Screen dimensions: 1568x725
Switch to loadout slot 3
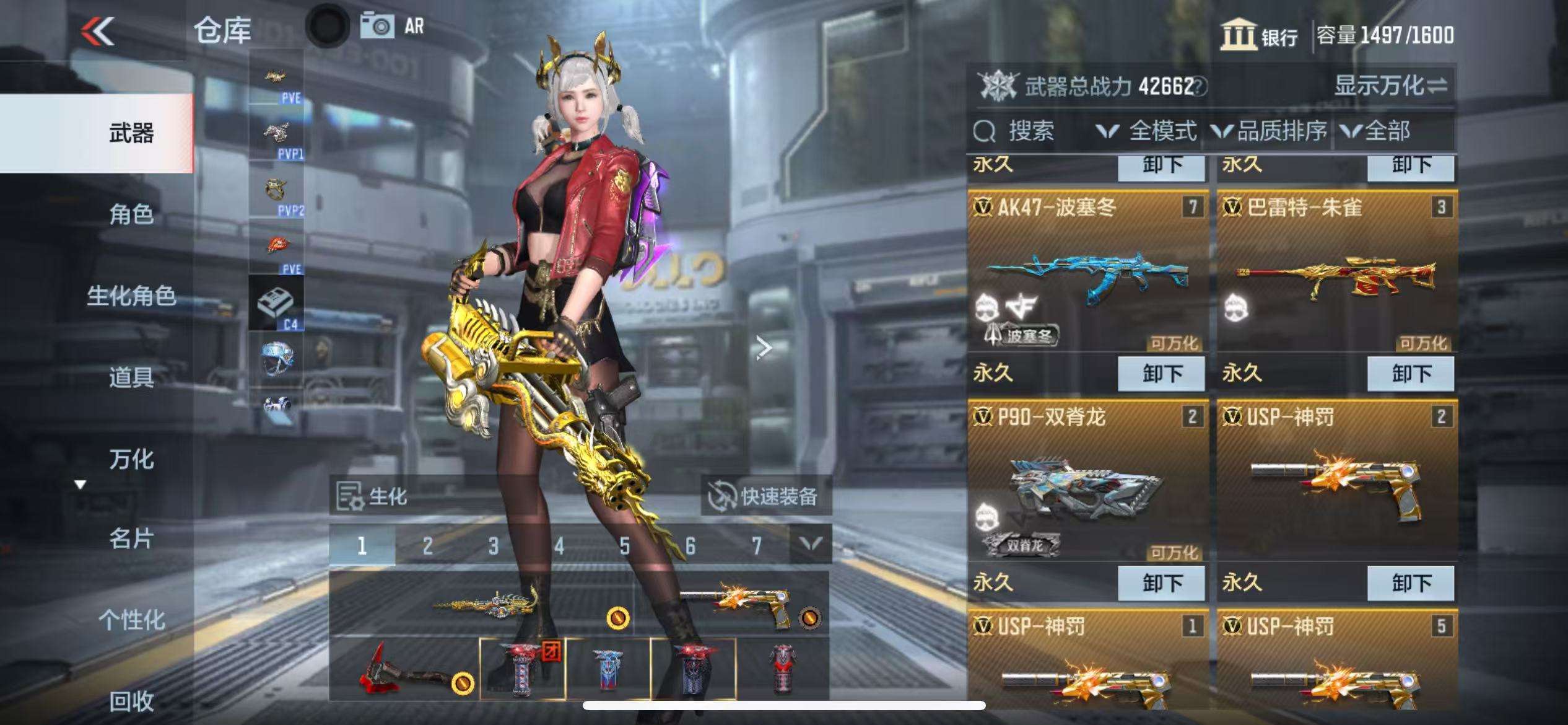[x=493, y=546]
